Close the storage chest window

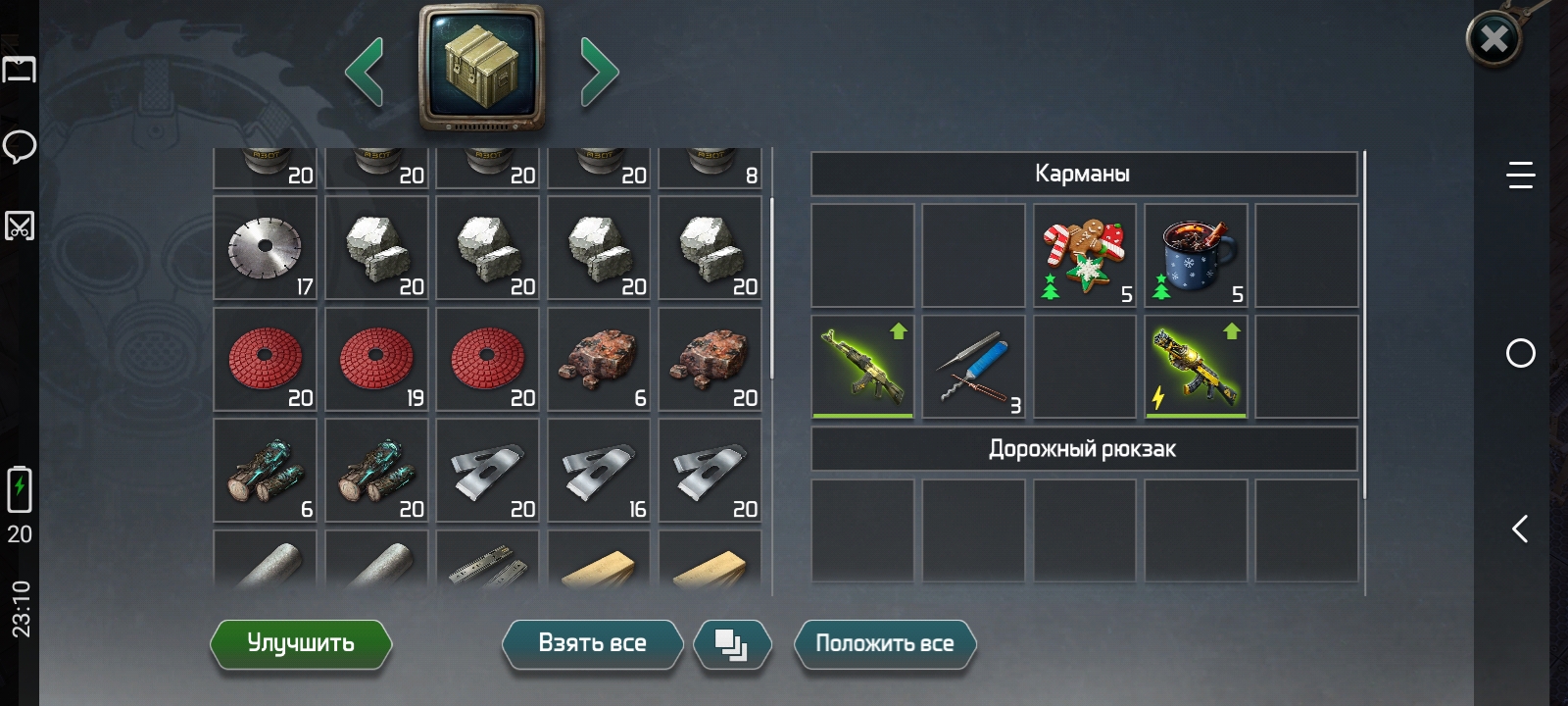click(1494, 39)
